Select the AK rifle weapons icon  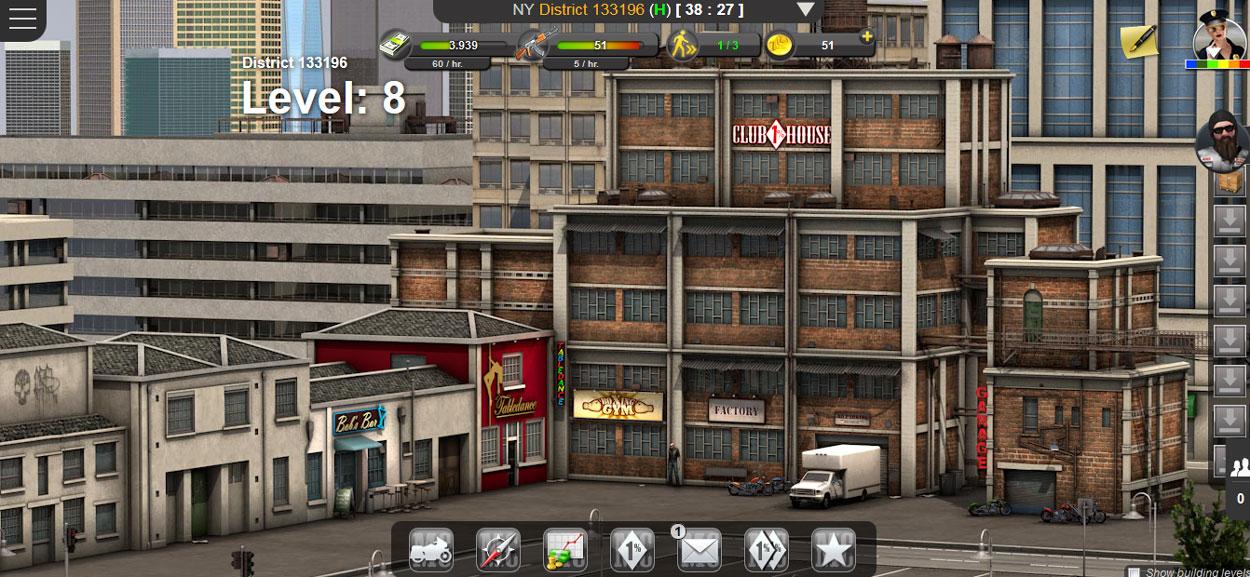[531, 45]
